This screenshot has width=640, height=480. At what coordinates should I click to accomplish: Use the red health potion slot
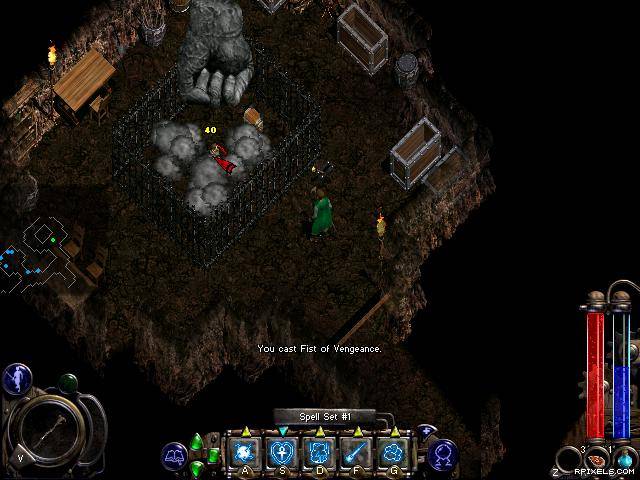point(594,460)
